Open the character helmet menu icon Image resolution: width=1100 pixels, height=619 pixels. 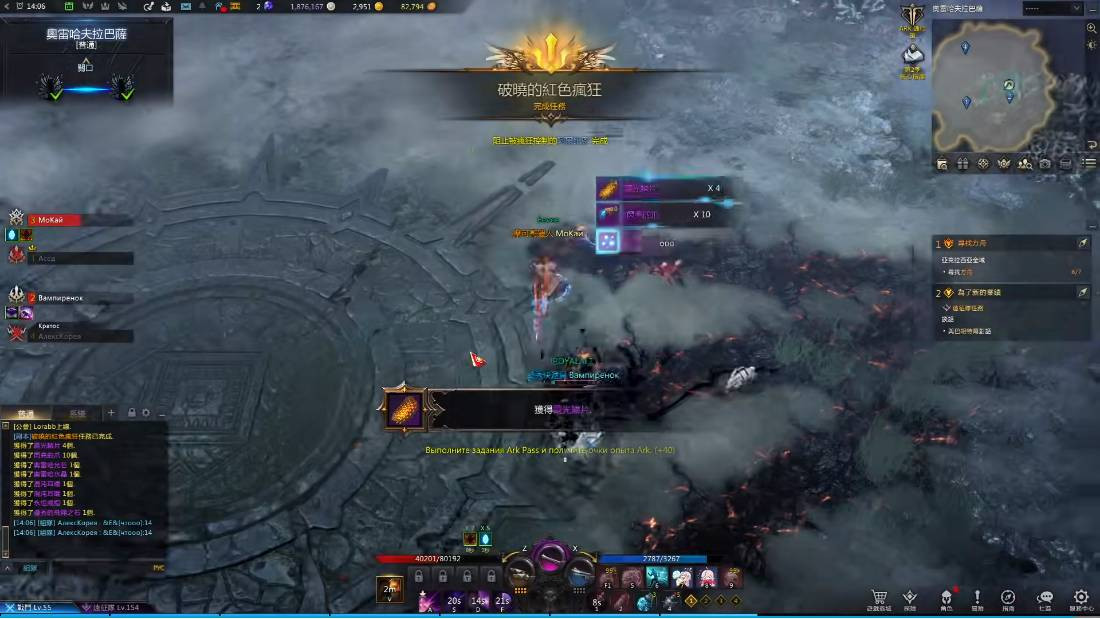(945, 597)
